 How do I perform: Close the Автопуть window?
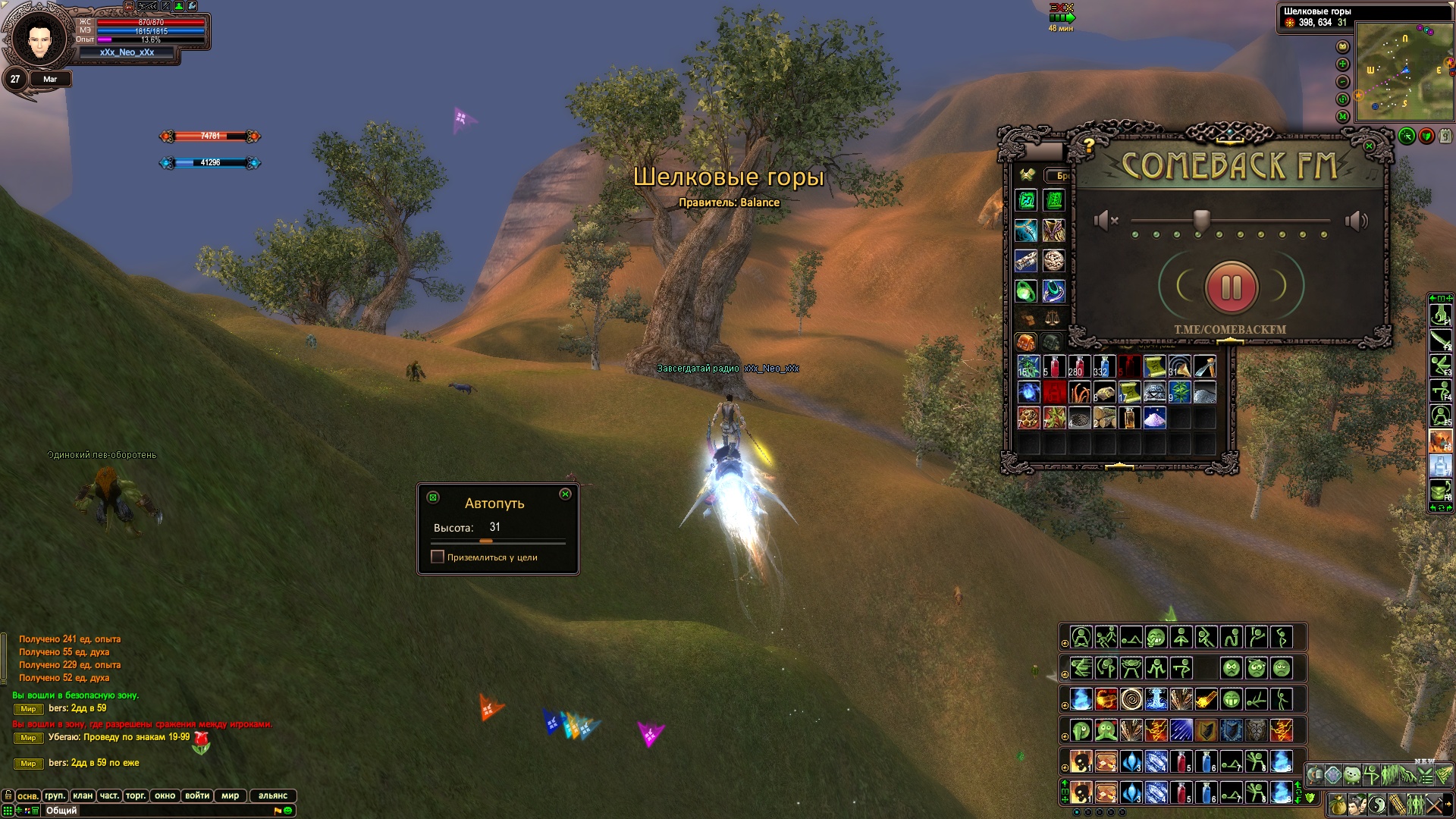[x=565, y=494]
